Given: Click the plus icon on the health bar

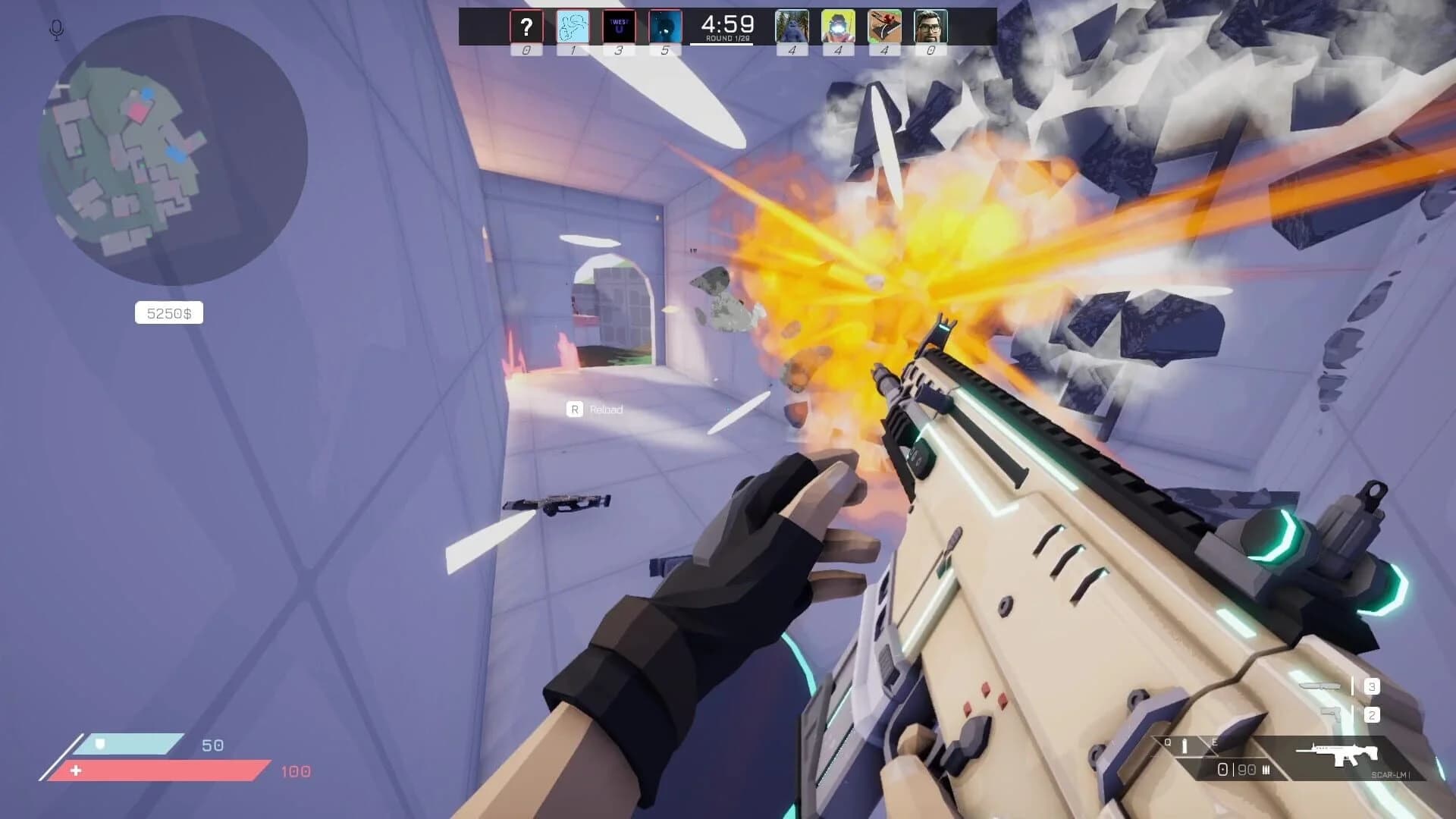Looking at the screenshot, I should tap(76, 771).
